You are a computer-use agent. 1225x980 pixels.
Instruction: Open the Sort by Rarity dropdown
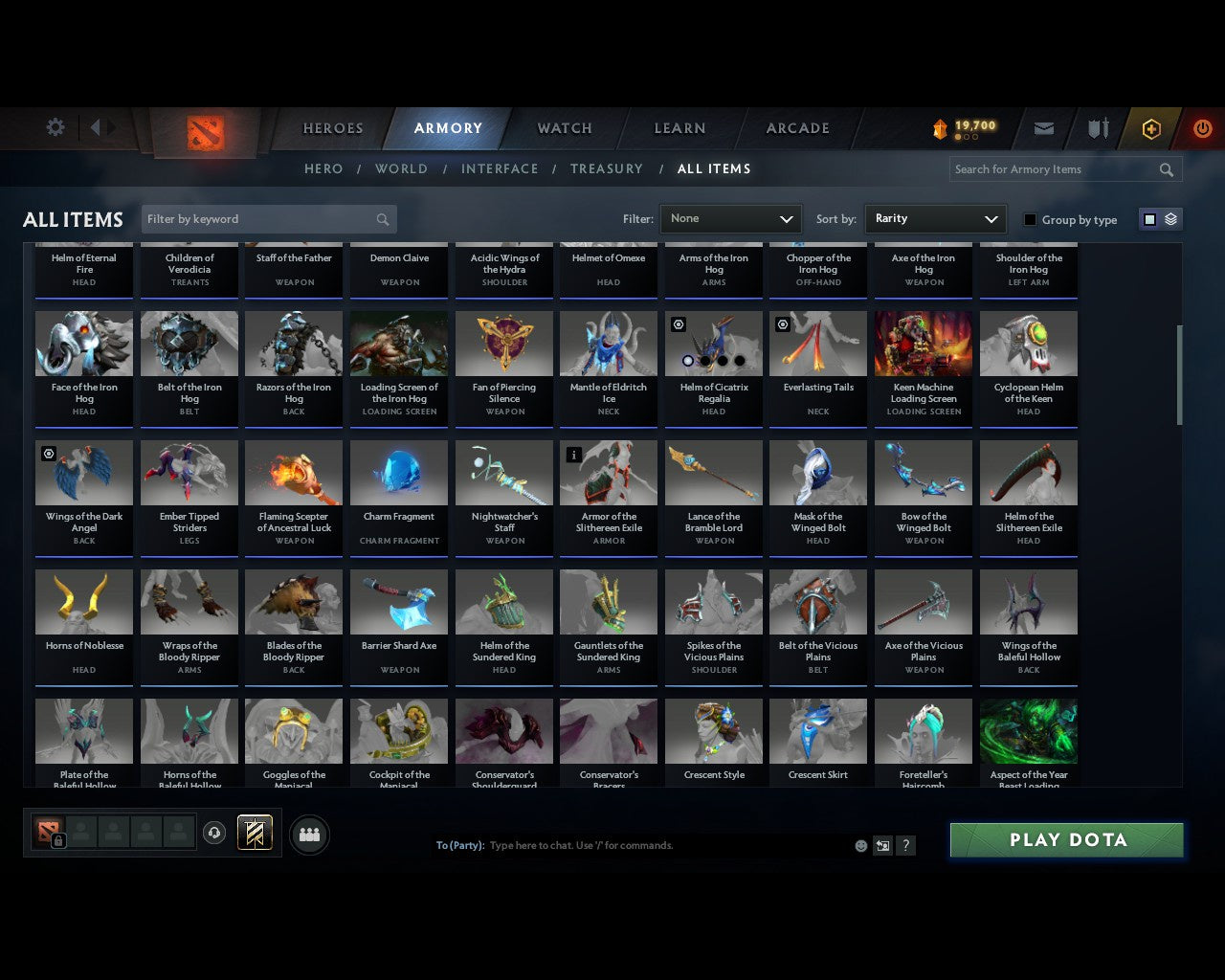pyautogui.click(x=935, y=218)
